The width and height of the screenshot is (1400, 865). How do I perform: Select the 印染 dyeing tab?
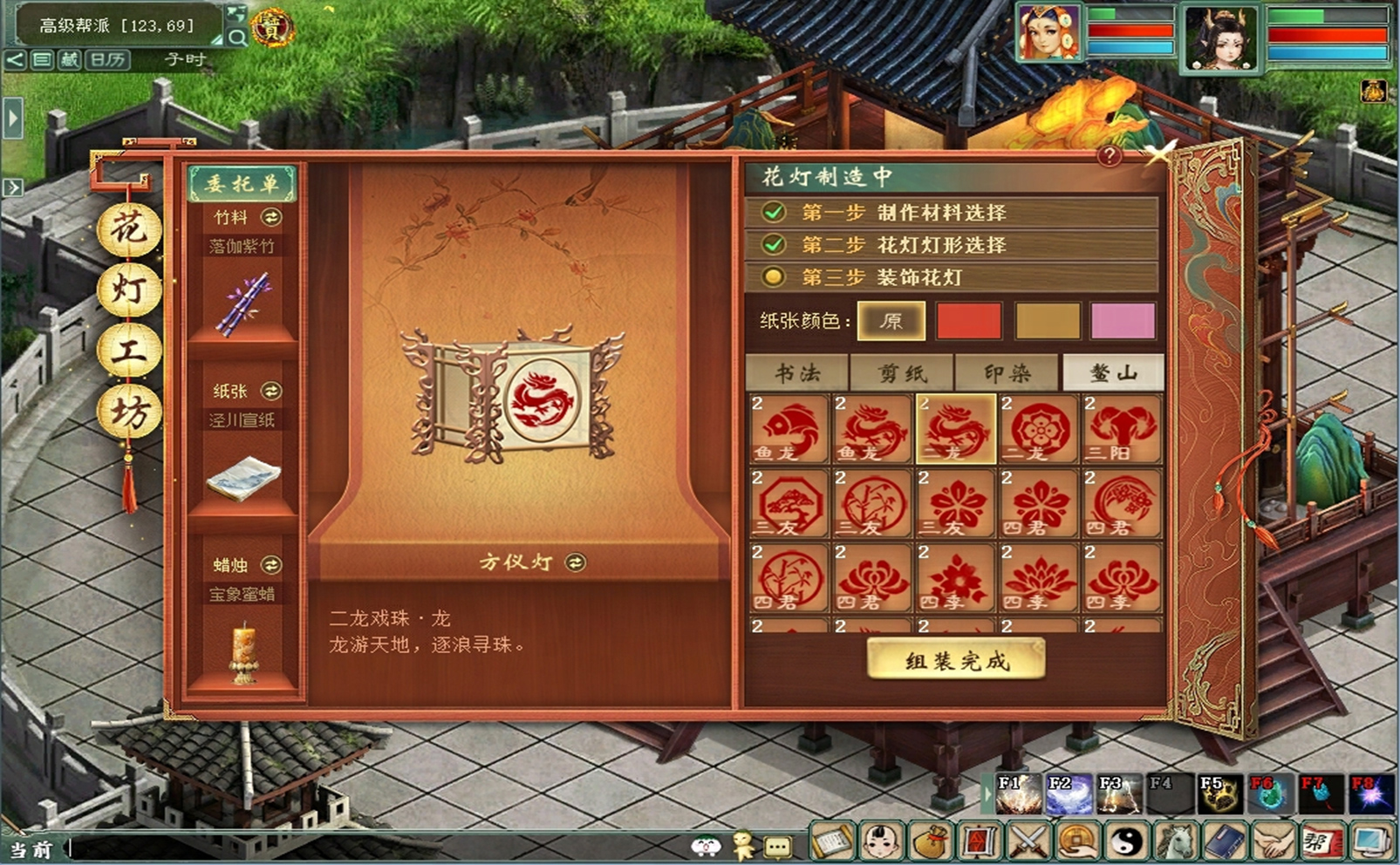pyautogui.click(x=1007, y=373)
